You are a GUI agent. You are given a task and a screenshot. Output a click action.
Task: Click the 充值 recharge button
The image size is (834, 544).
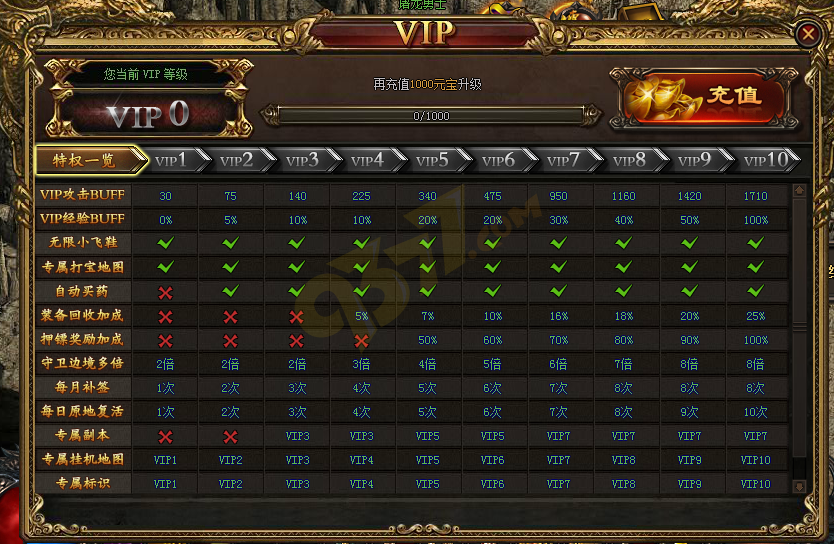pos(705,97)
